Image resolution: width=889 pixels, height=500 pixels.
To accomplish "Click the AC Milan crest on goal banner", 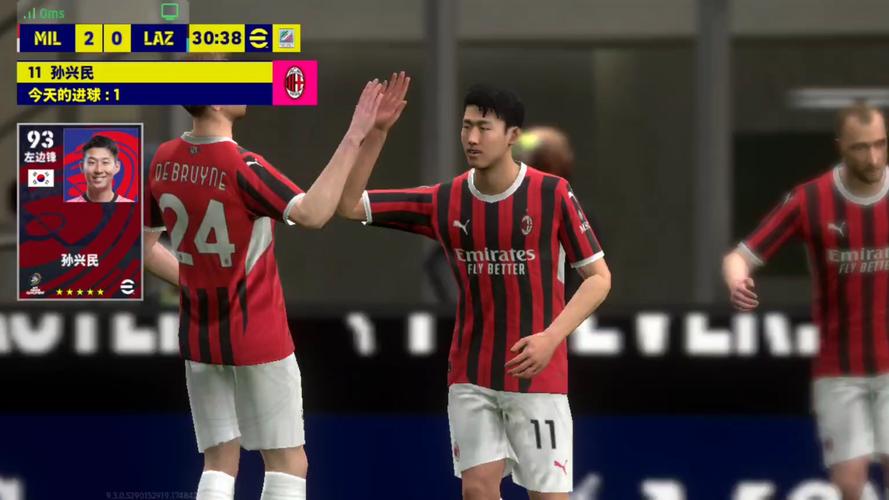I will pos(294,83).
